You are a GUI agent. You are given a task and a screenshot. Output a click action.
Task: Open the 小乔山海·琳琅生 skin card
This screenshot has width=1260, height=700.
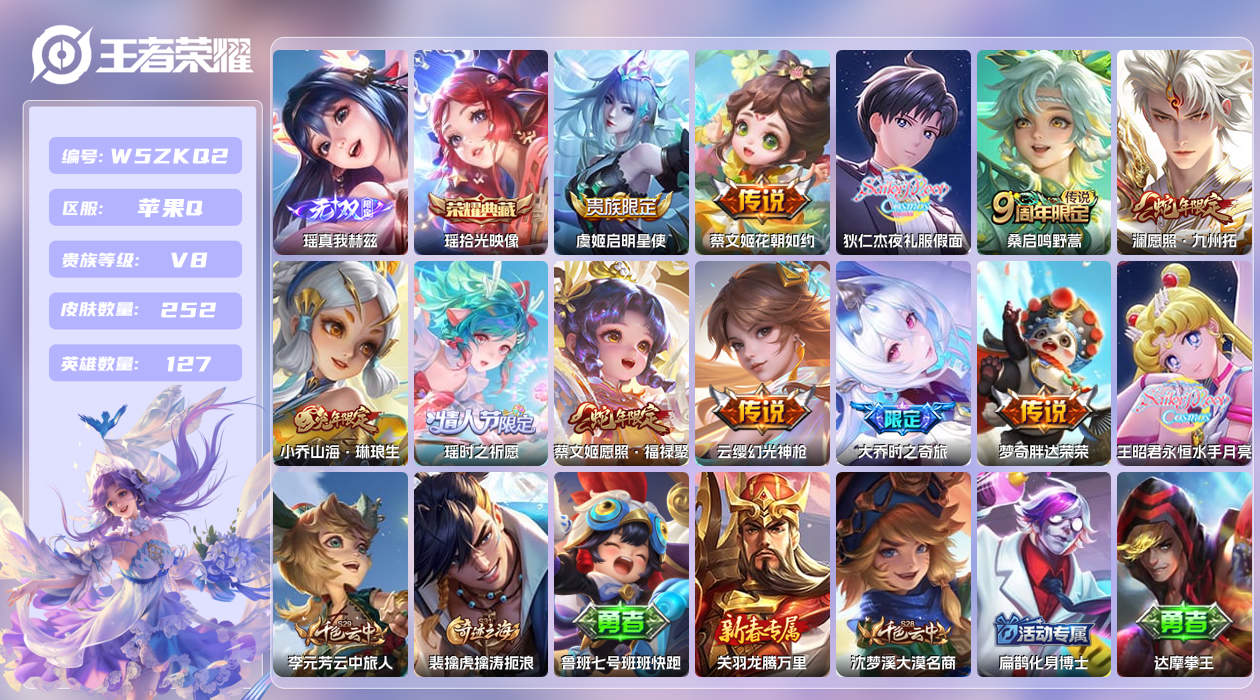click(340, 363)
